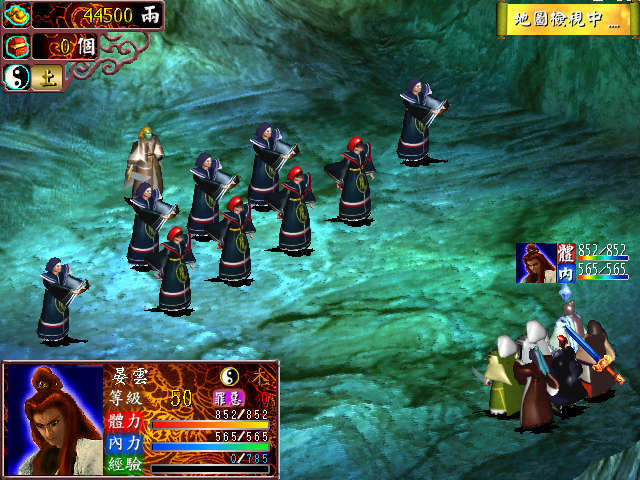This screenshot has height=480, width=640.
Task: Select the large 晏雲 portrait in status panel
Action: pos(54,417)
